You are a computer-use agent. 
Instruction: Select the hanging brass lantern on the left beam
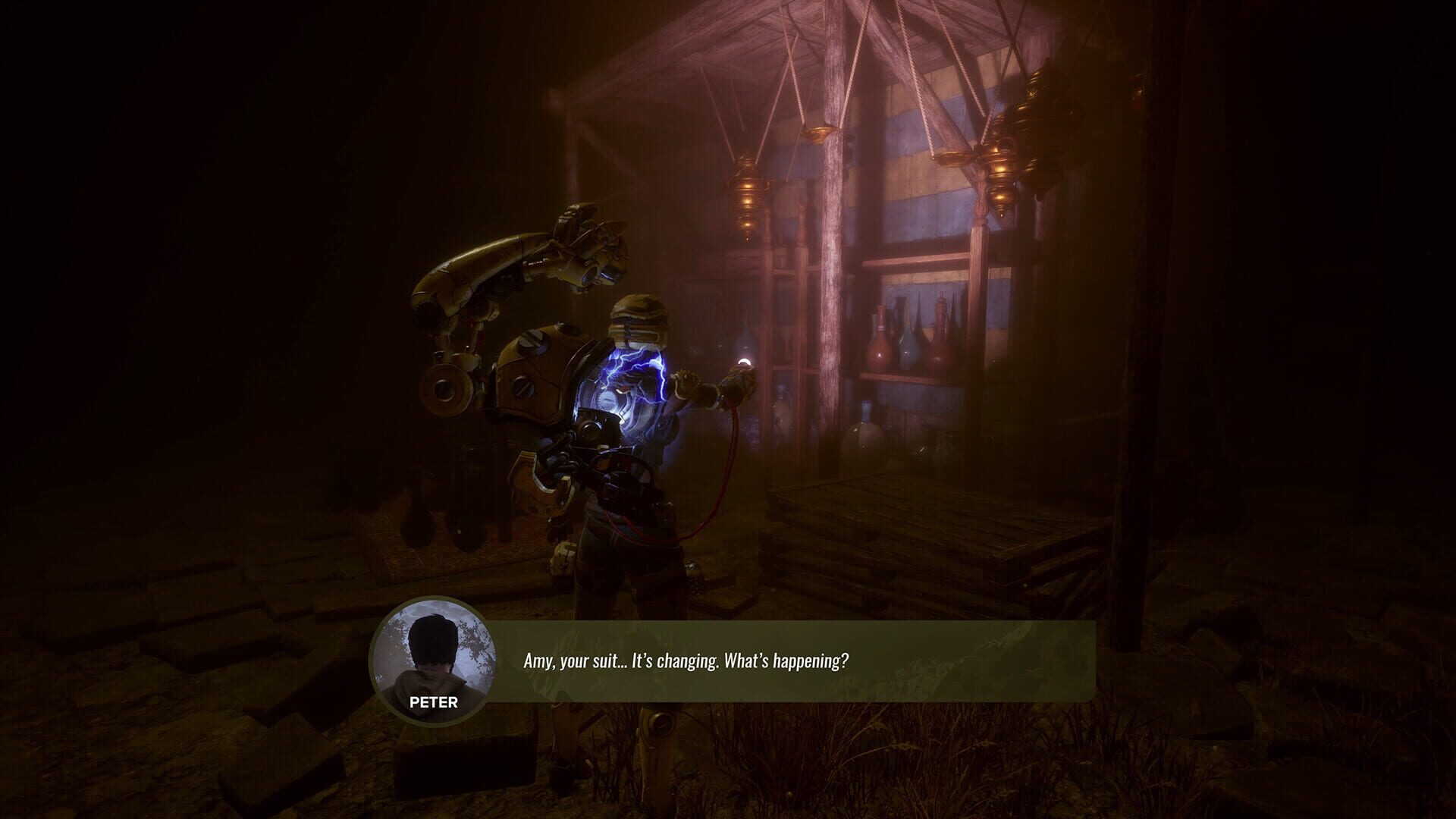coord(747,190)
